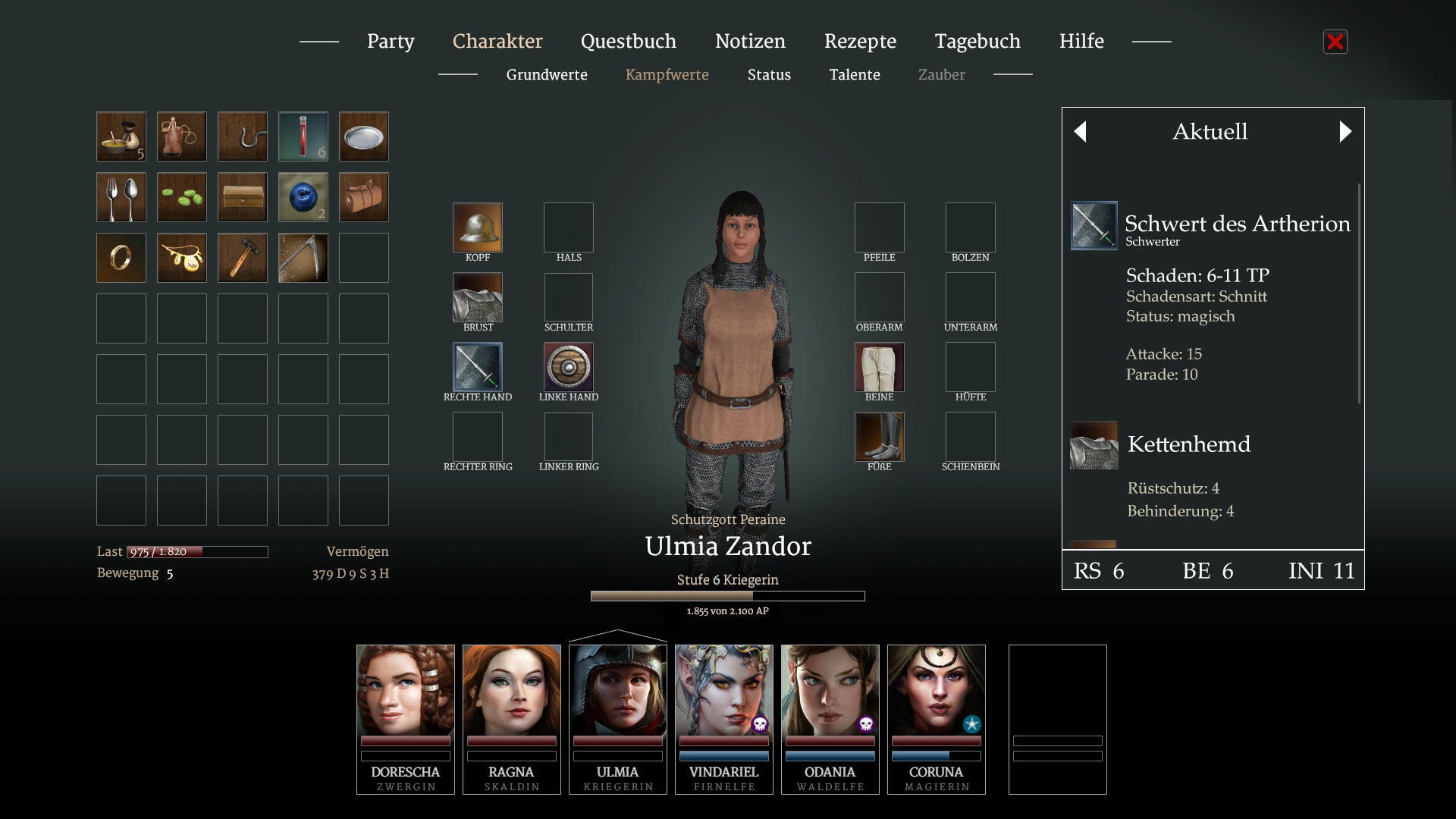Switch to the Party tab

(391, 41)
